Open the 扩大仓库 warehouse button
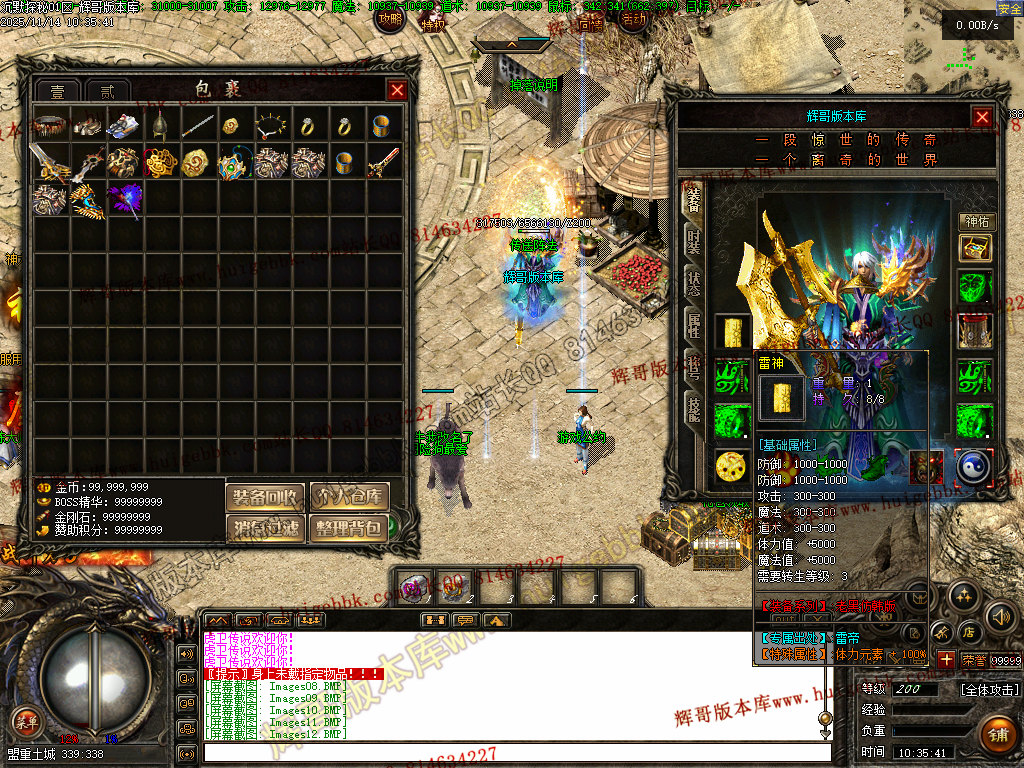Image resolution: width=1024 pixels, height=768 pixels. coord(348,496)
